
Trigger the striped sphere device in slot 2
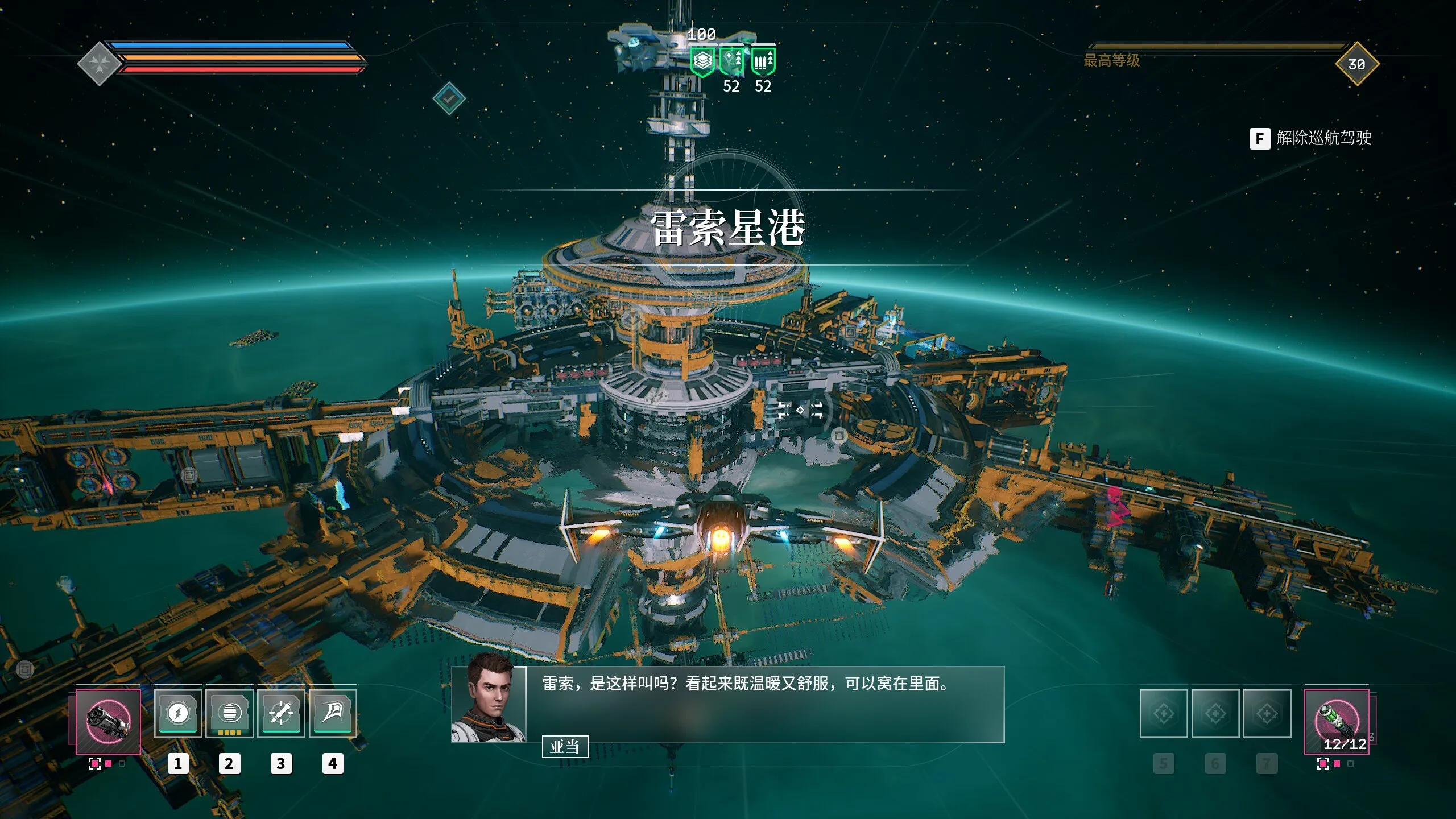(229, 713)
